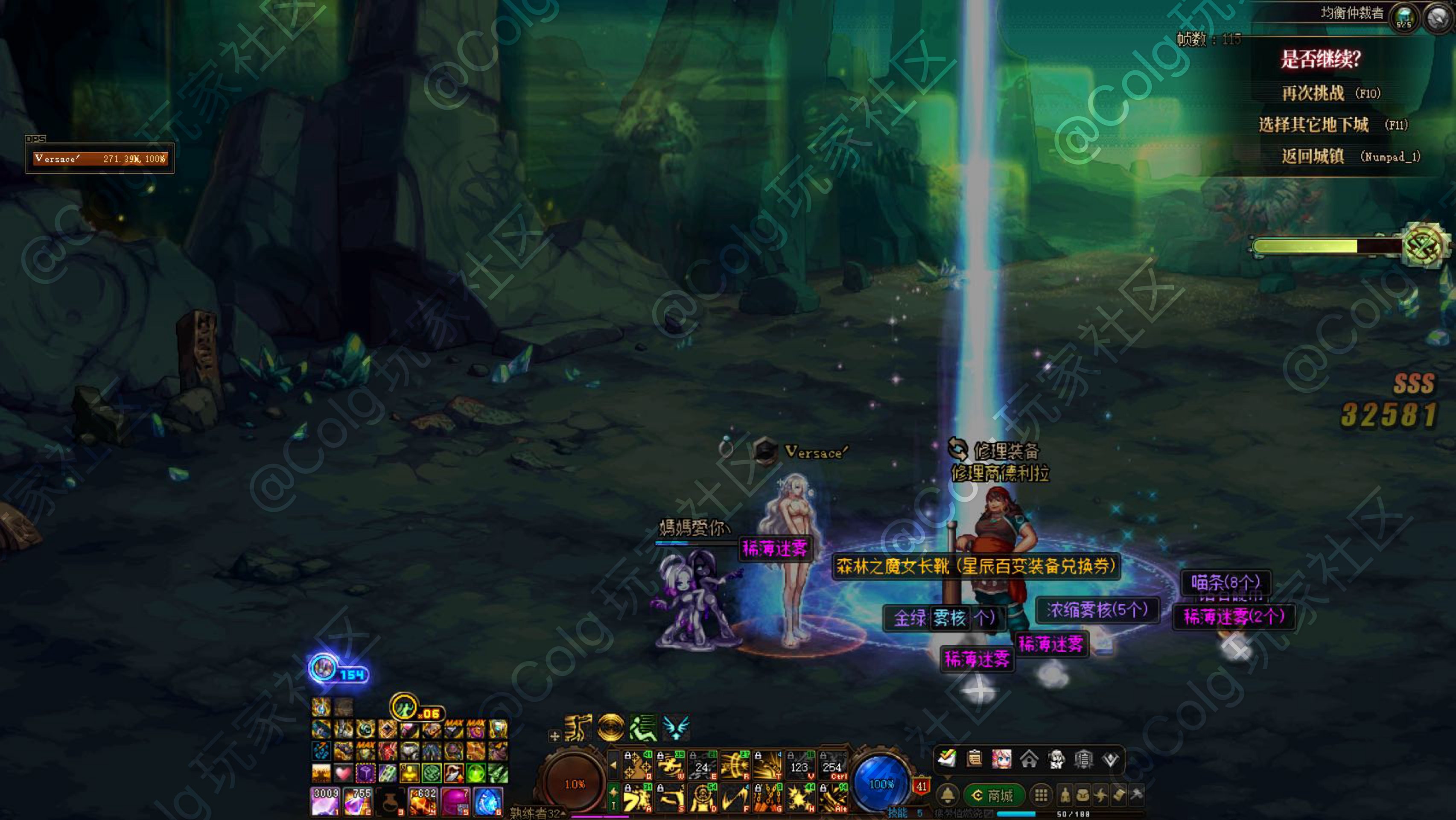Click the bell notification icon
Viewport: 1456px width, 820px height.
pos(948,796)
